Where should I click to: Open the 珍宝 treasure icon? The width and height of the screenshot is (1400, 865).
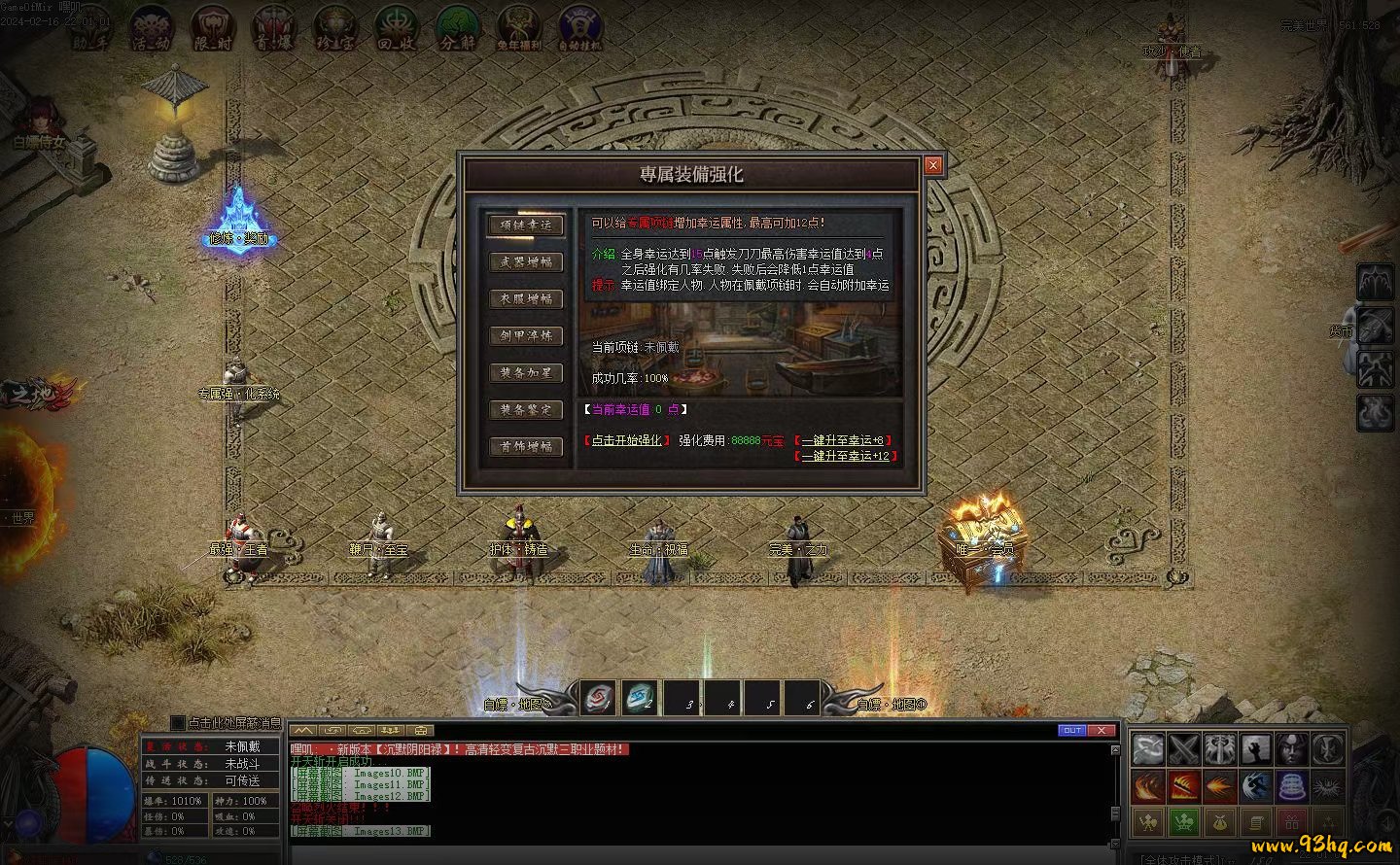click(334, 27)
